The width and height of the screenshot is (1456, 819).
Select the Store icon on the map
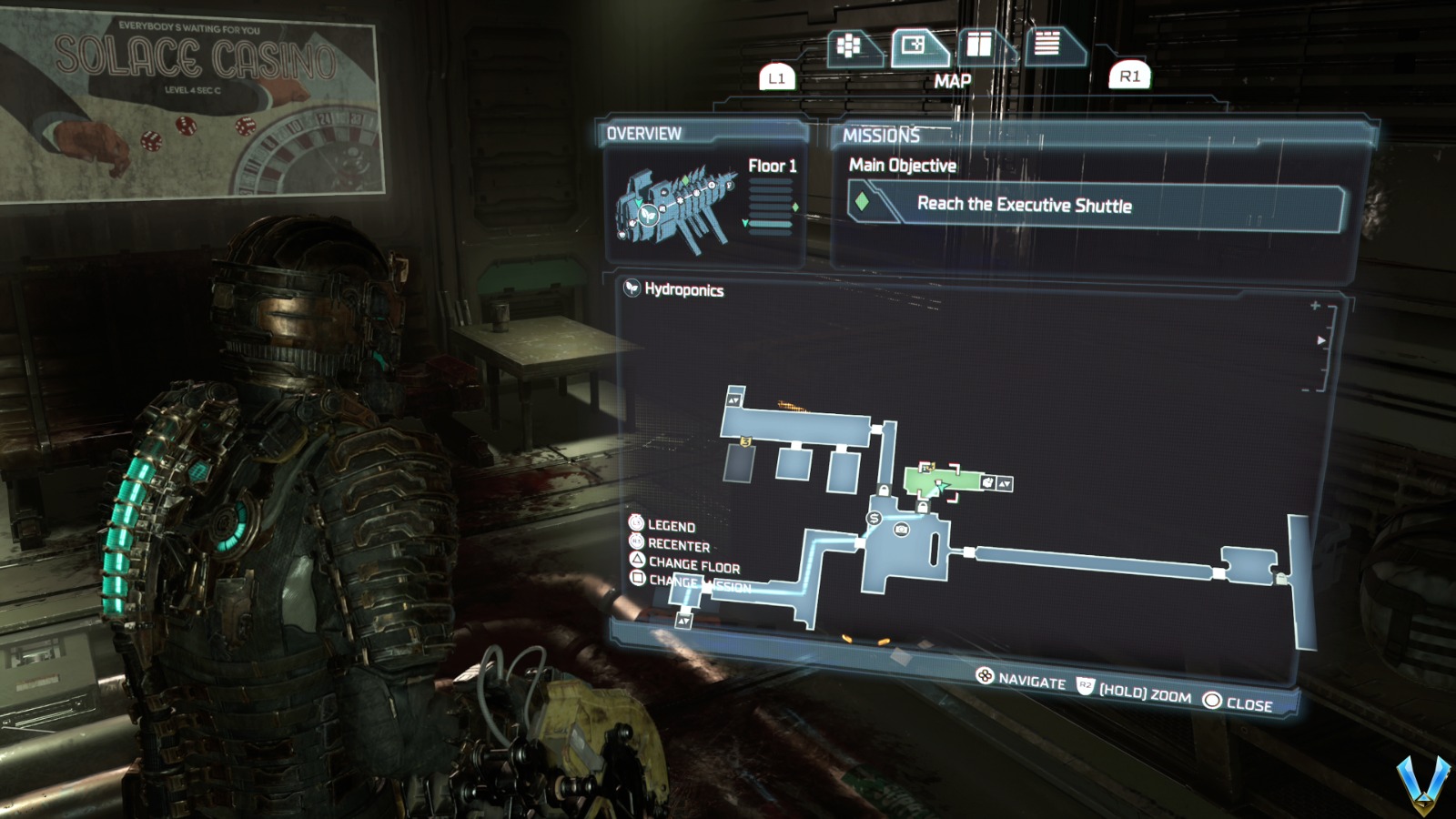[x=875, y=520]
